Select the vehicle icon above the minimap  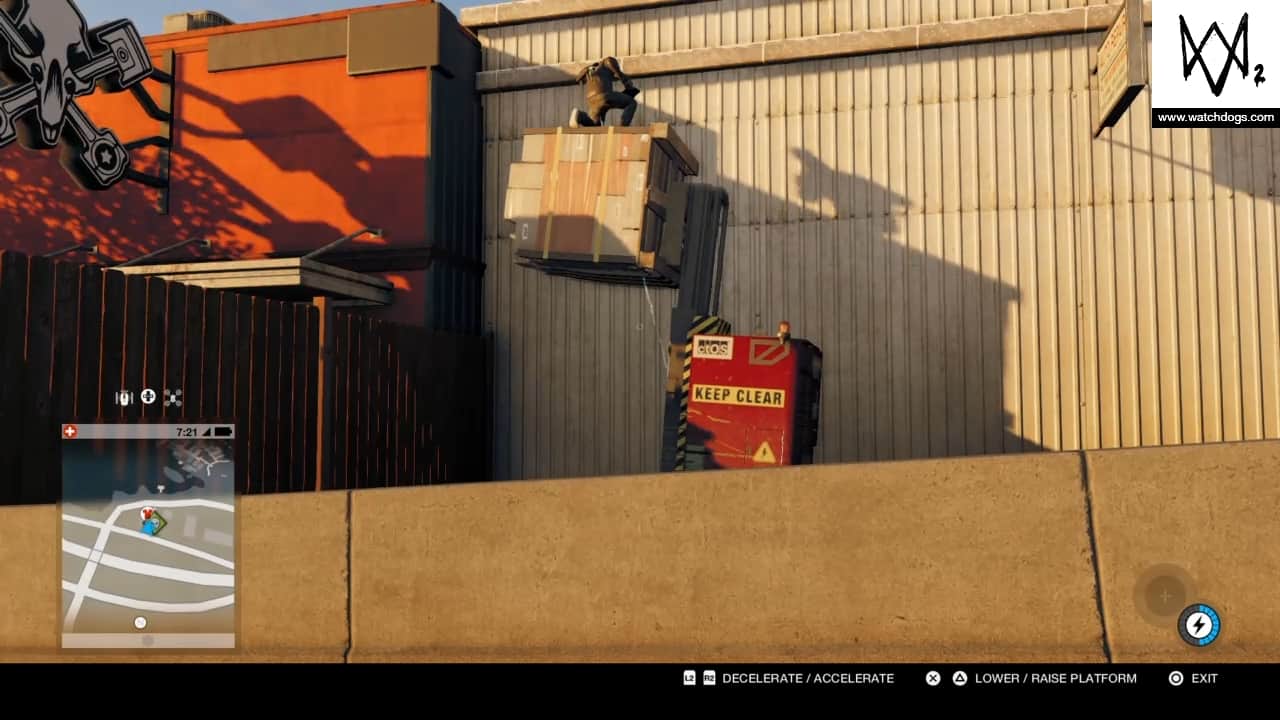tap(124, 397)
